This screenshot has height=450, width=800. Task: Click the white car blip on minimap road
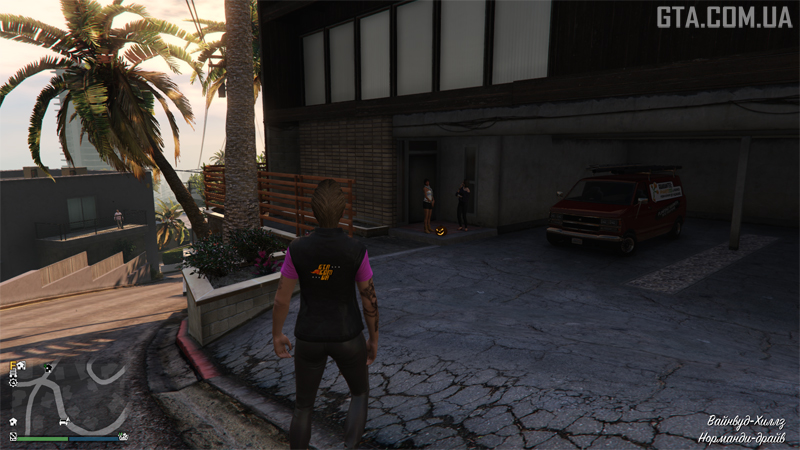65,421
